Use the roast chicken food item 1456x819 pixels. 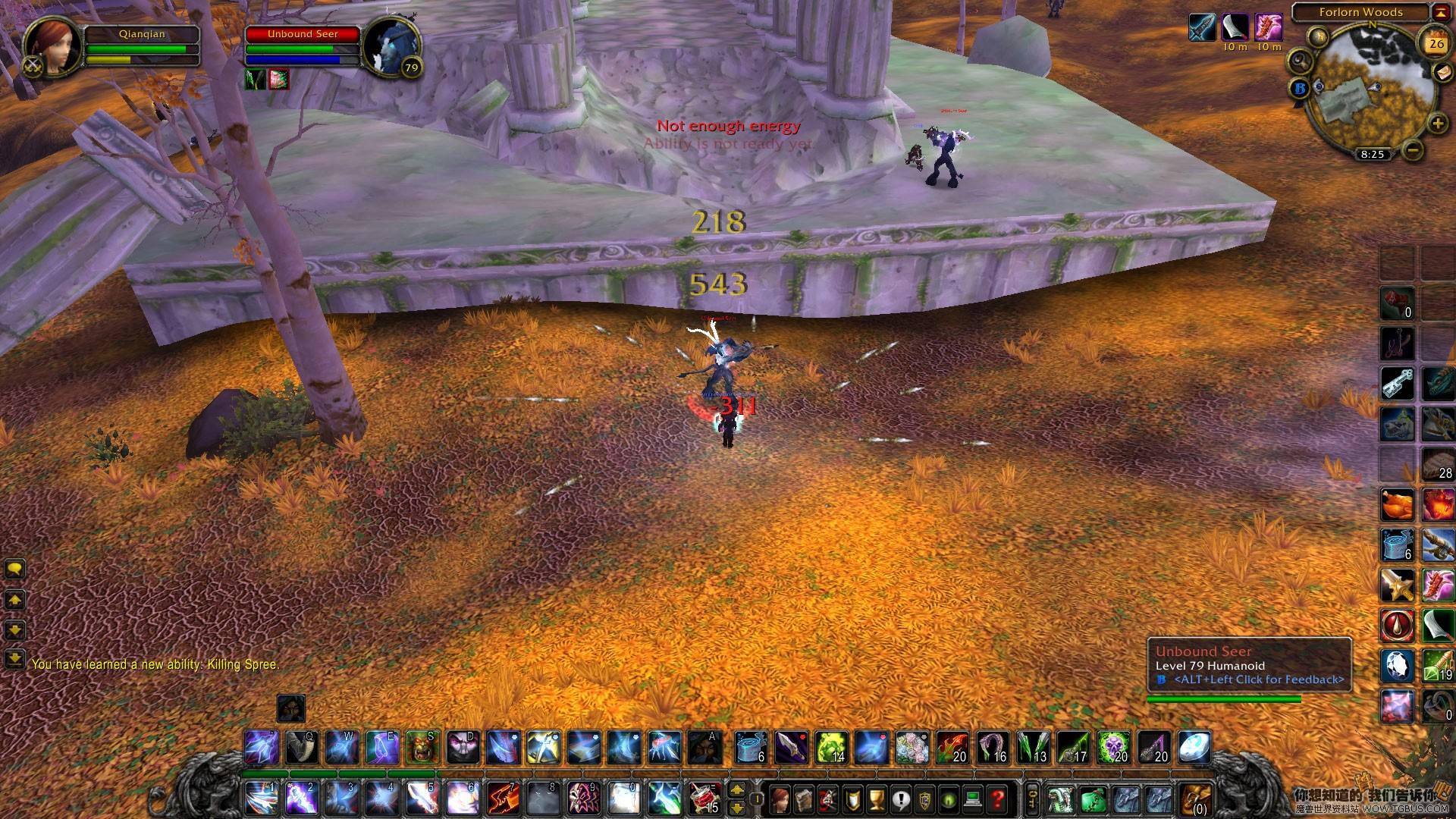point(1397,505)
